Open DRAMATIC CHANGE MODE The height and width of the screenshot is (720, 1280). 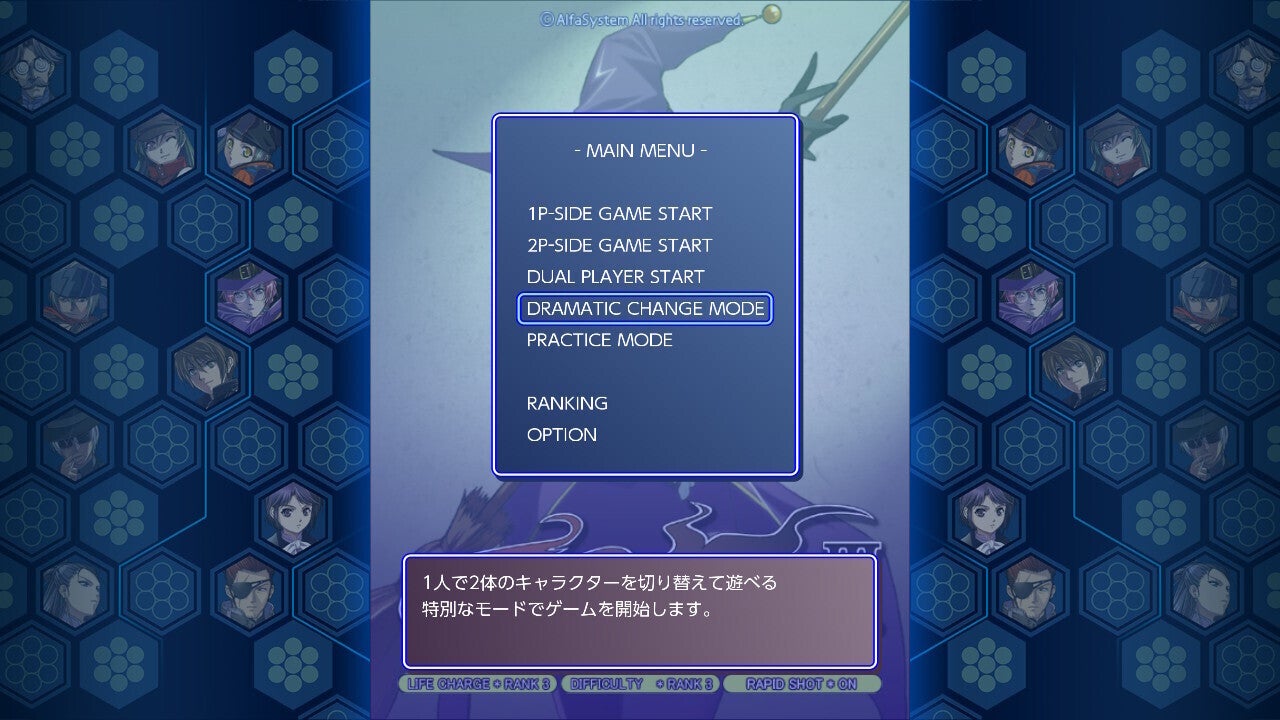(x=645, y=309)
